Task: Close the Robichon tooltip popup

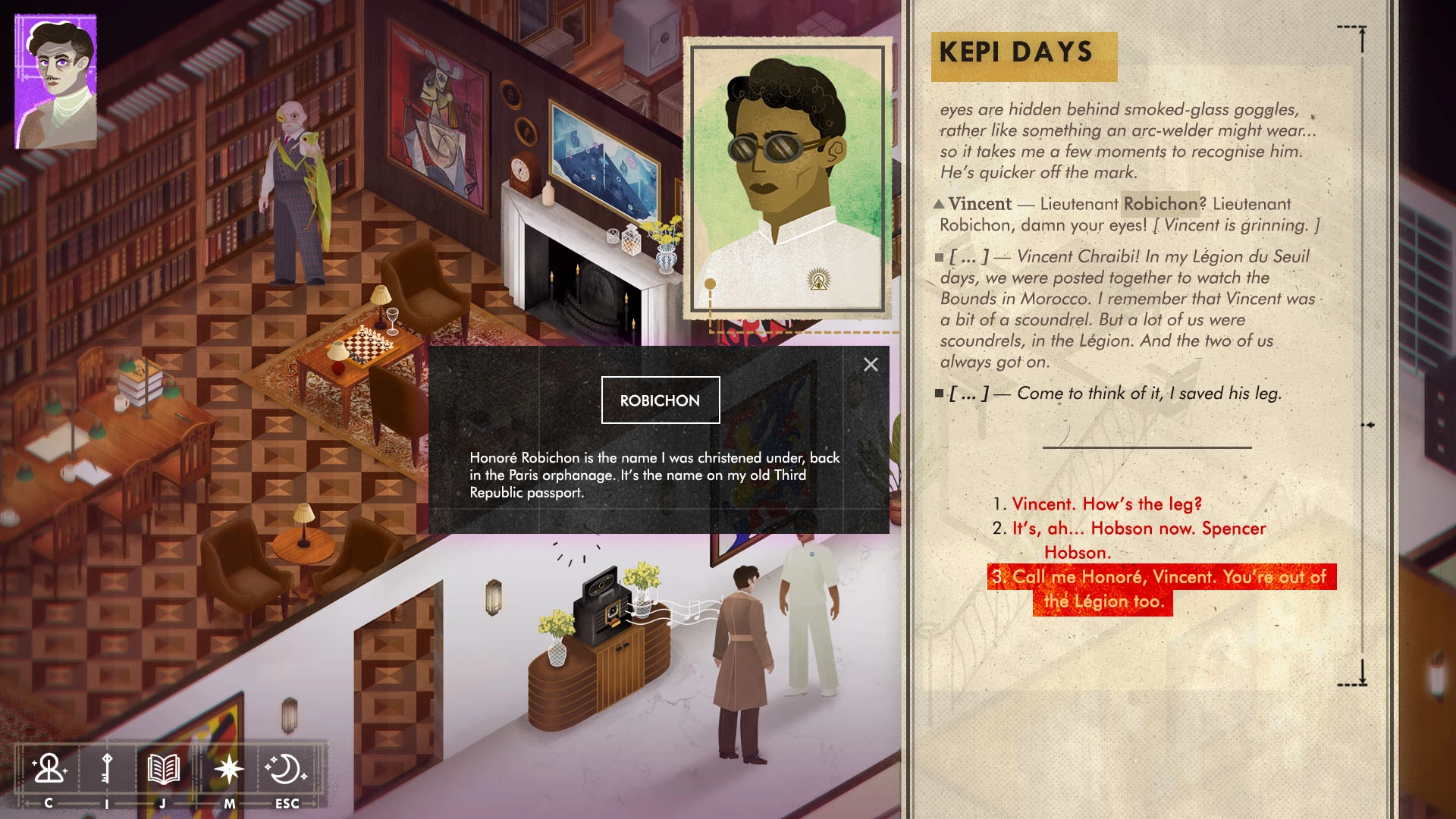Action: tap(871, 365)
